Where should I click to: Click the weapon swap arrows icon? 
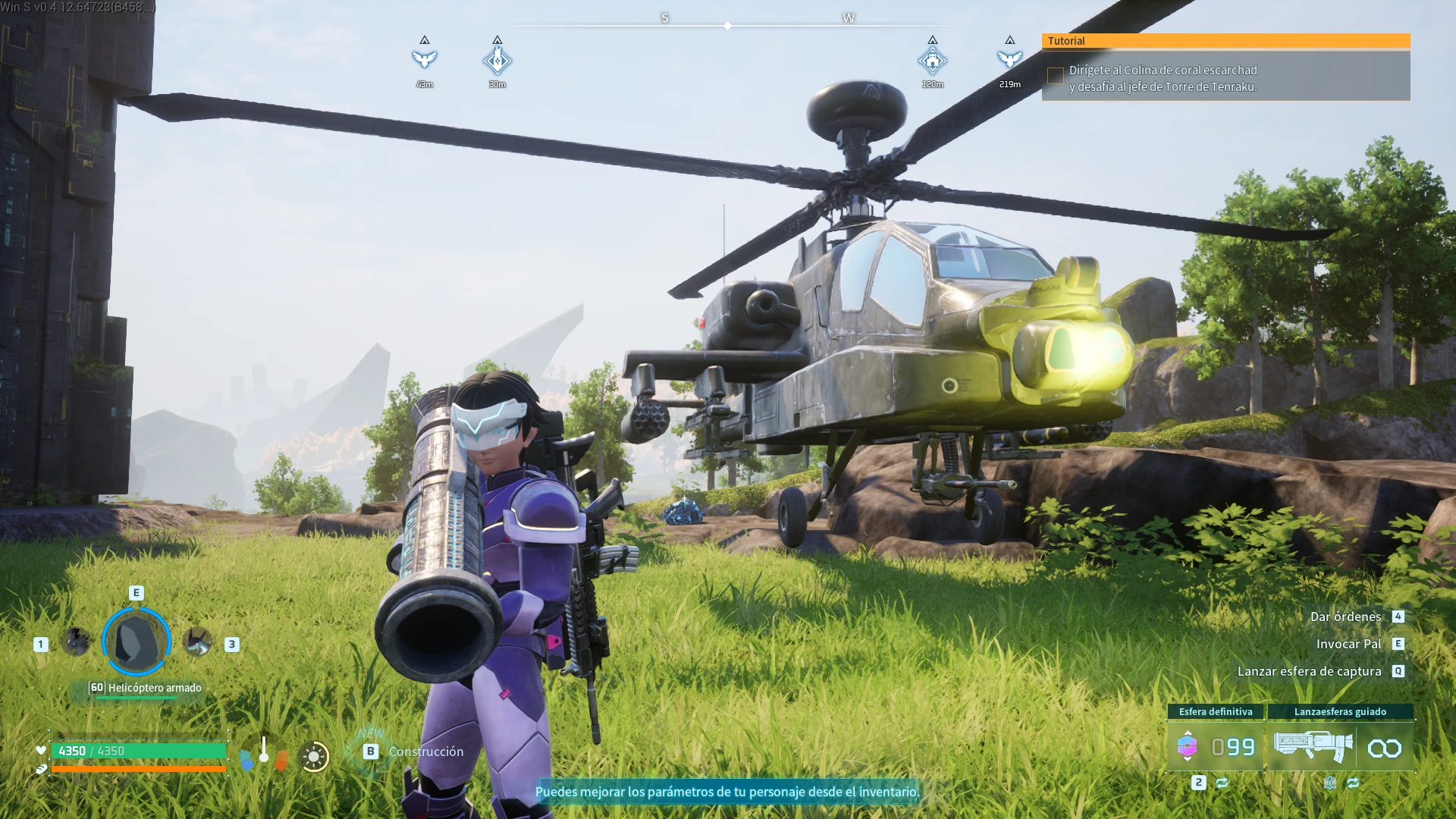click(x=1354, y=783)
